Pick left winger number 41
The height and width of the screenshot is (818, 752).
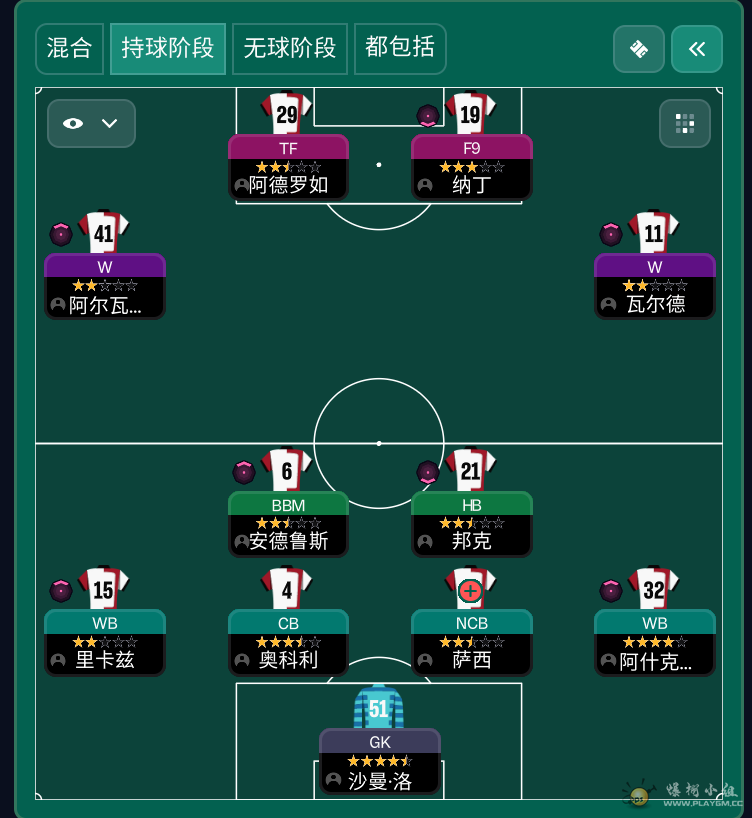point(104,285)
